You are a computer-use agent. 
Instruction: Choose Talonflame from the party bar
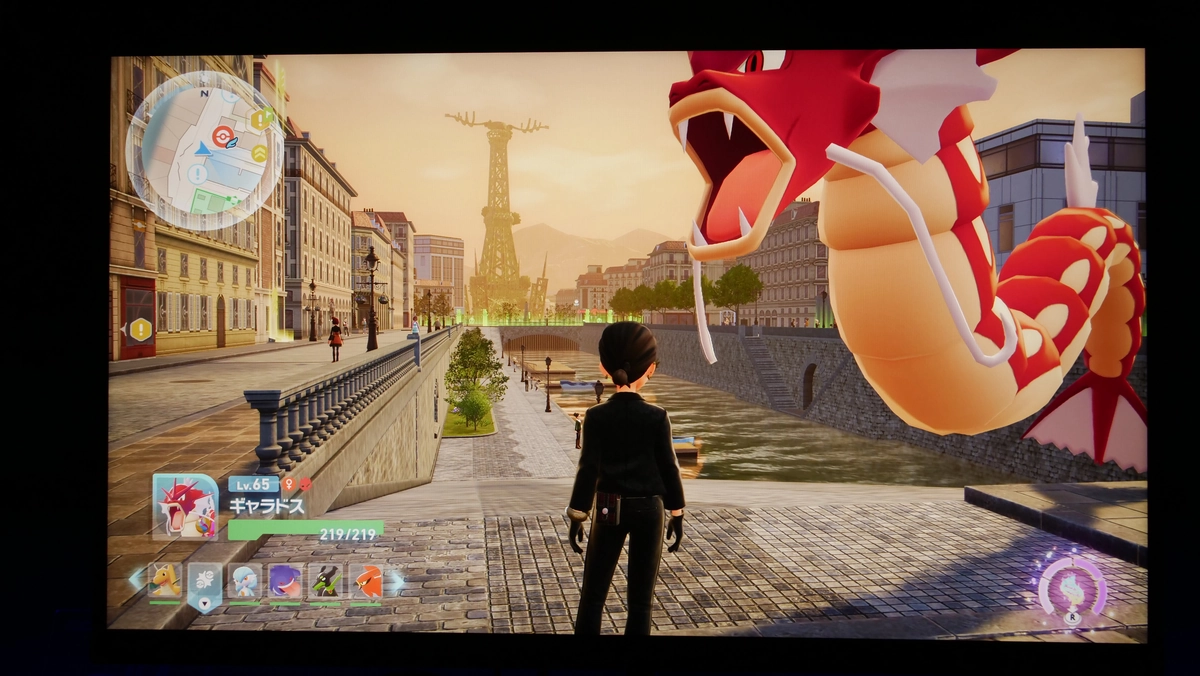(x=366, y=580)
